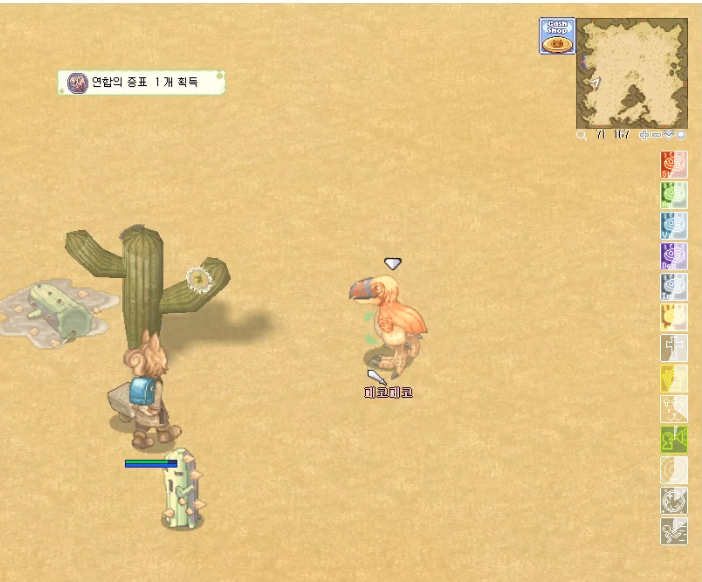Zoom in the minimap with plus button
This screenshot has height=582, width=702.
[x=644, y=134]
